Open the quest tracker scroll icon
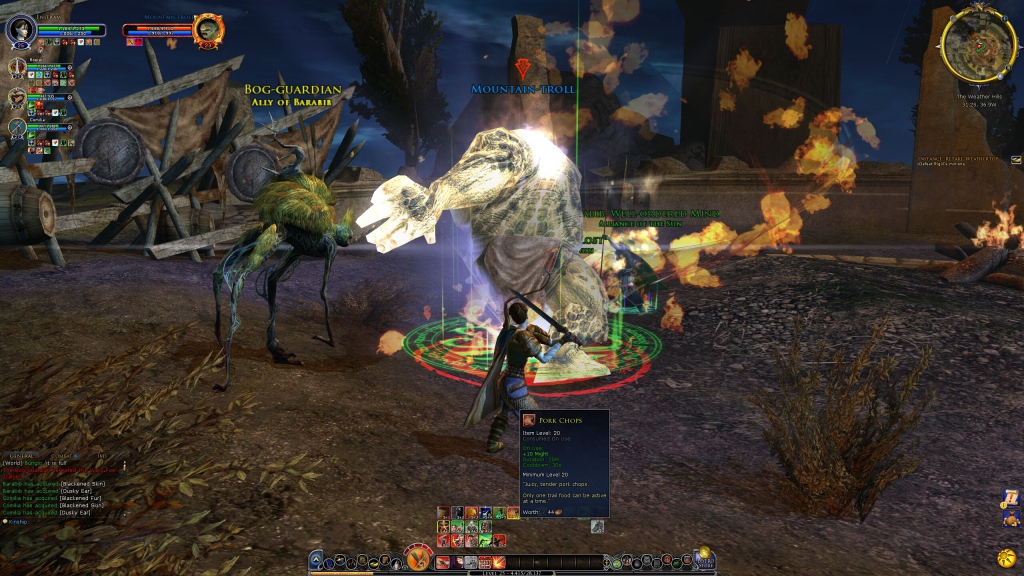Image resolution: width=1024 pixels, height=576 pixels. pos(1009,497)
